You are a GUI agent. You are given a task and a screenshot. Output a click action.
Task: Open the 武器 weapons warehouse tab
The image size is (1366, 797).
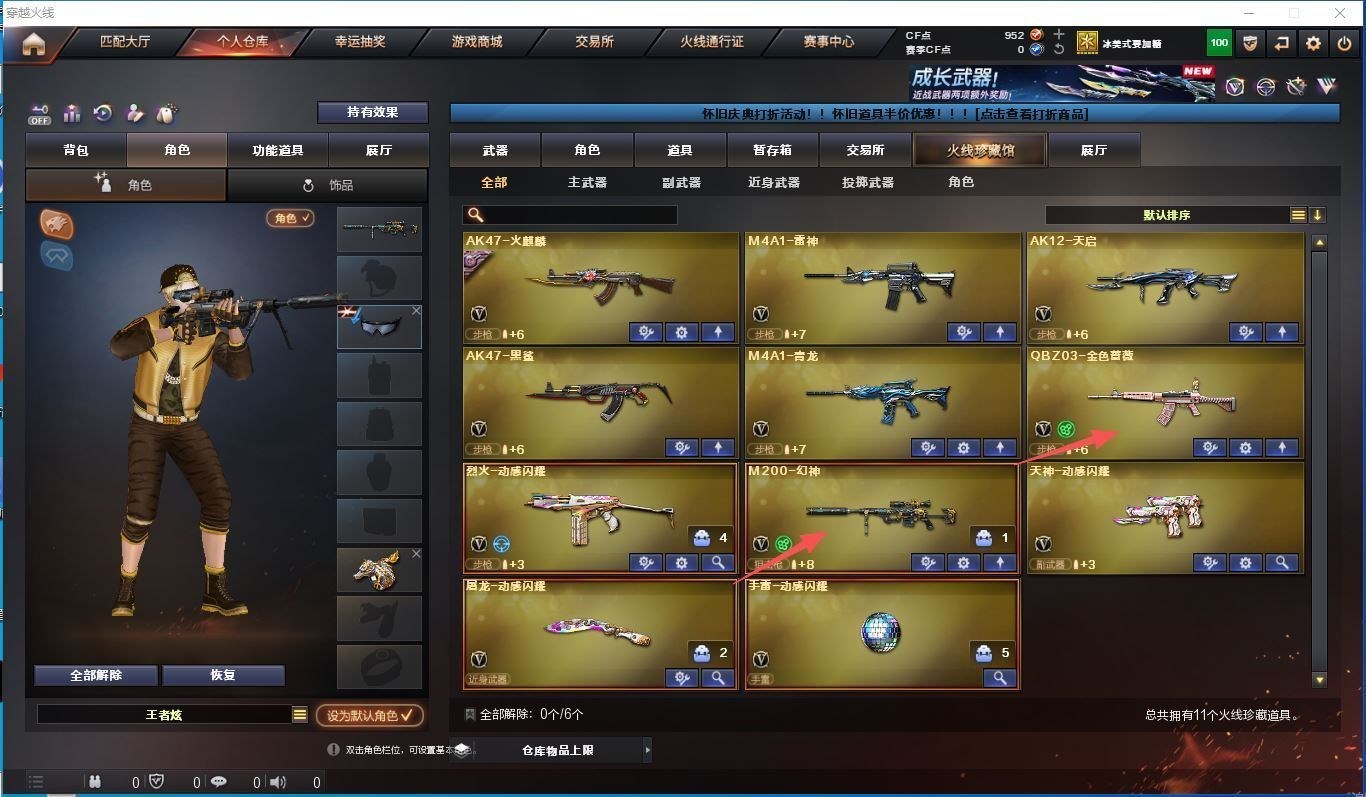tap(495, 150)
